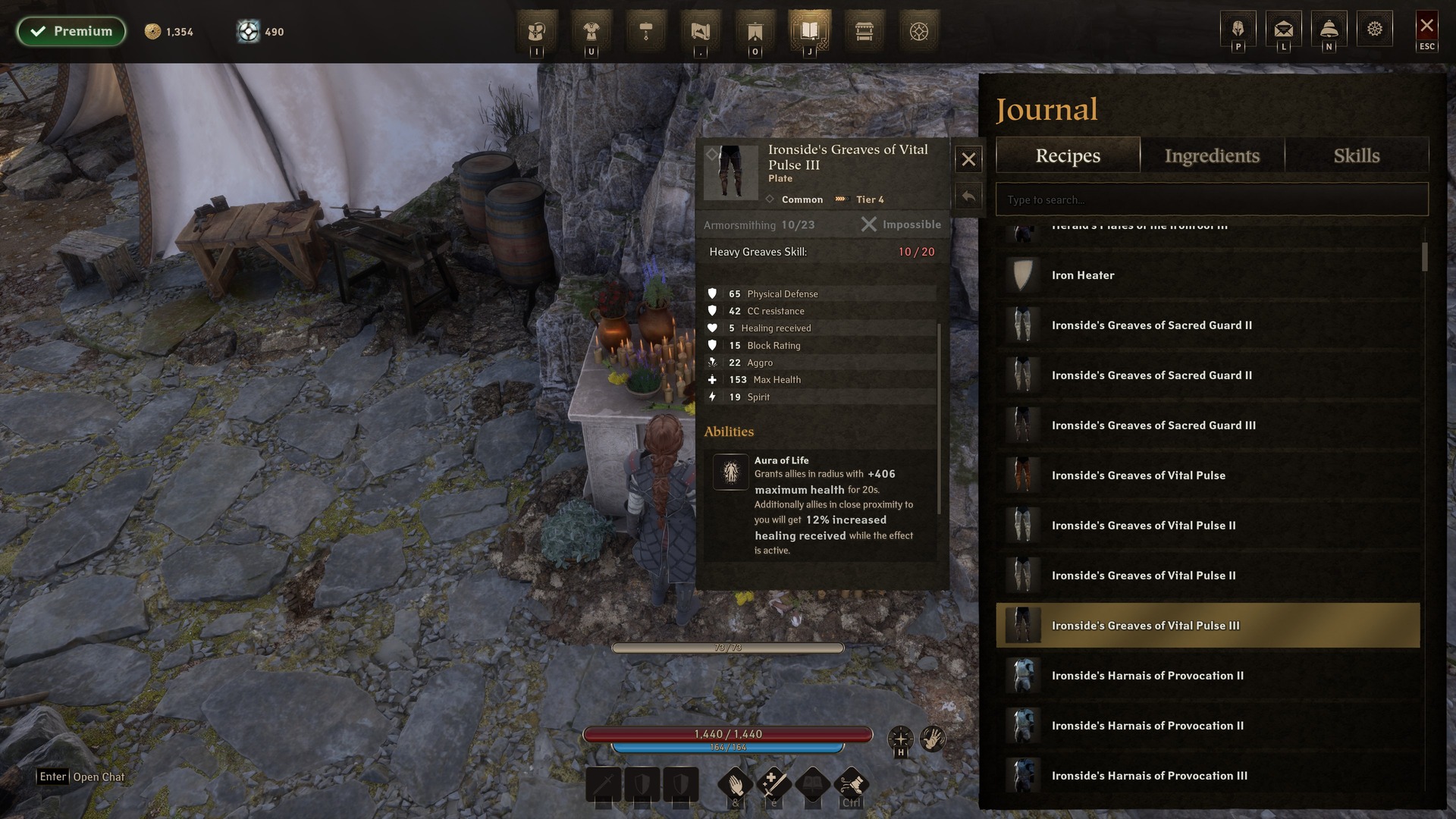Open the equipment shirt icon
The width and height of the screenshot is (1456, 819).
click(x=591, y=31)
